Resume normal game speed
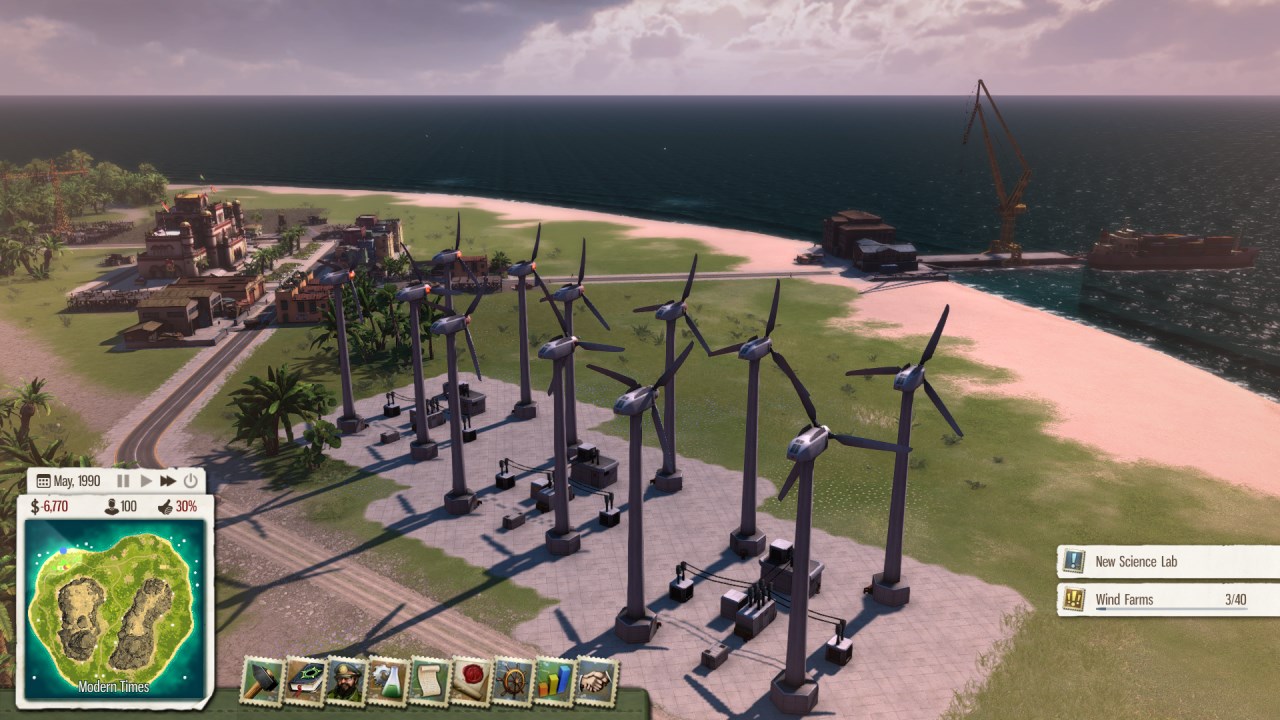Image resolution: width=1280 pixels, height=720 pixels. pyautogui.click(x=147, y=480)
